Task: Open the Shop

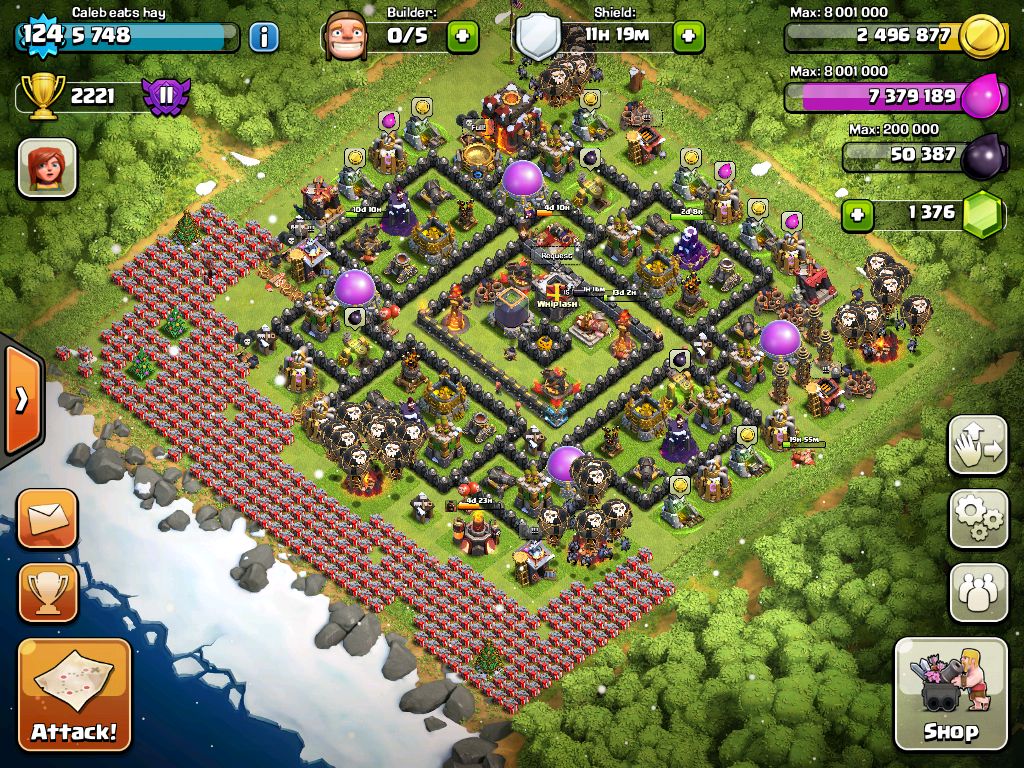Action: pos(950,694)
